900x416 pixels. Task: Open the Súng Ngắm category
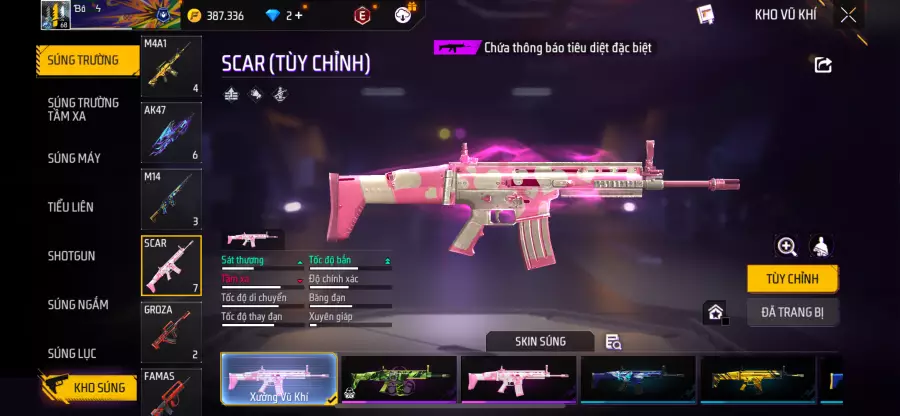tap(78, 305)
